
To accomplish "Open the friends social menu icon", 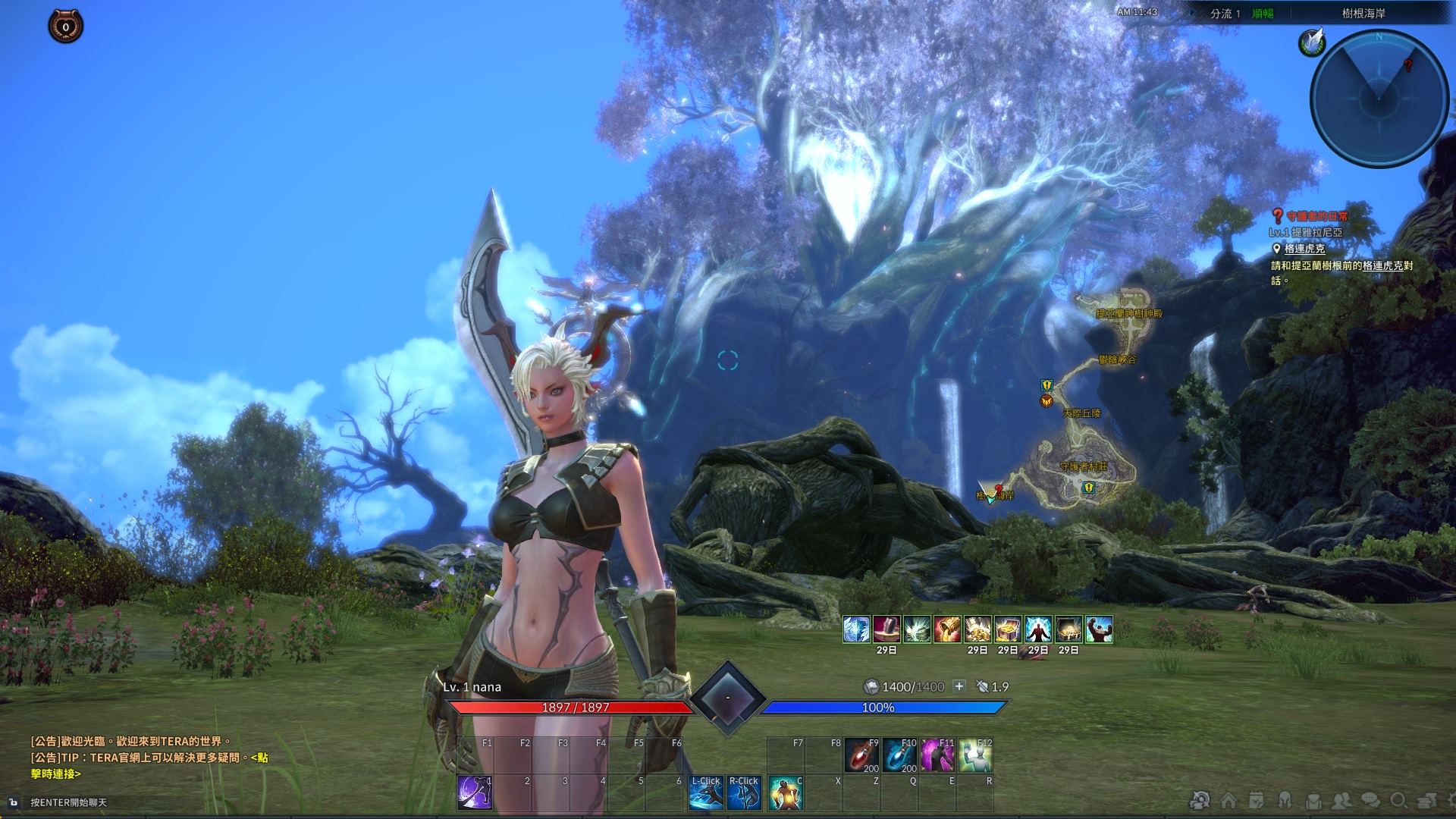I will tap(1342, 801).
